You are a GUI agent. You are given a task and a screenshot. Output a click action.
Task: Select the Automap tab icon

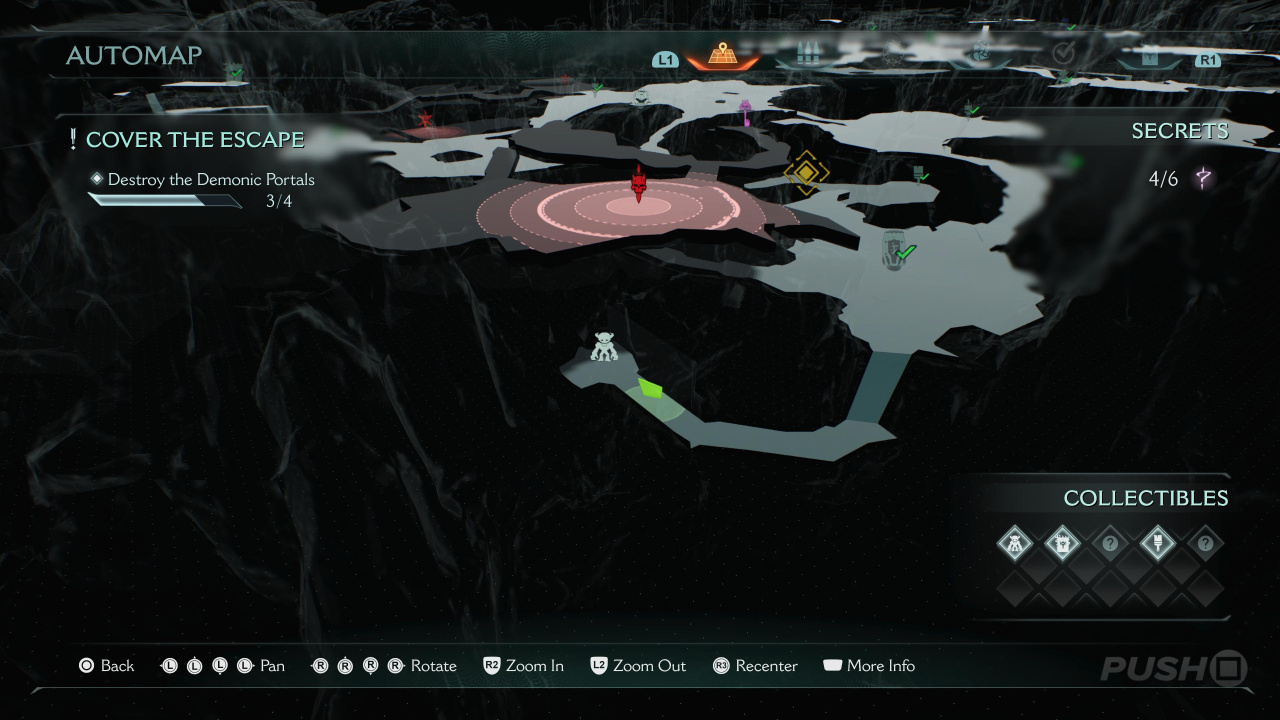[722, 56]
